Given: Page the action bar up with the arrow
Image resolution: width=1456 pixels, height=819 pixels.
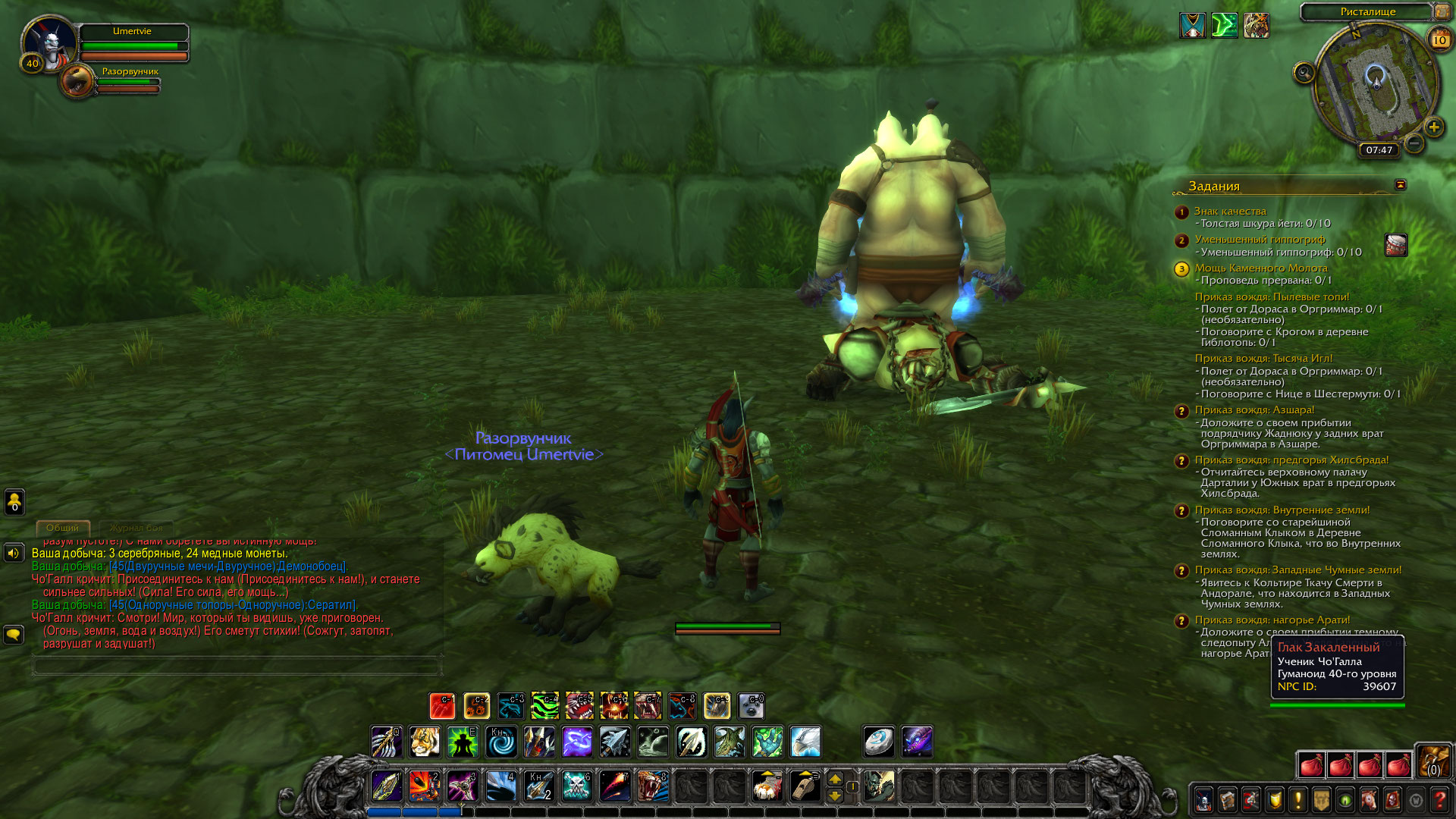Looking at the screenshot, I should tap(835, 779).
